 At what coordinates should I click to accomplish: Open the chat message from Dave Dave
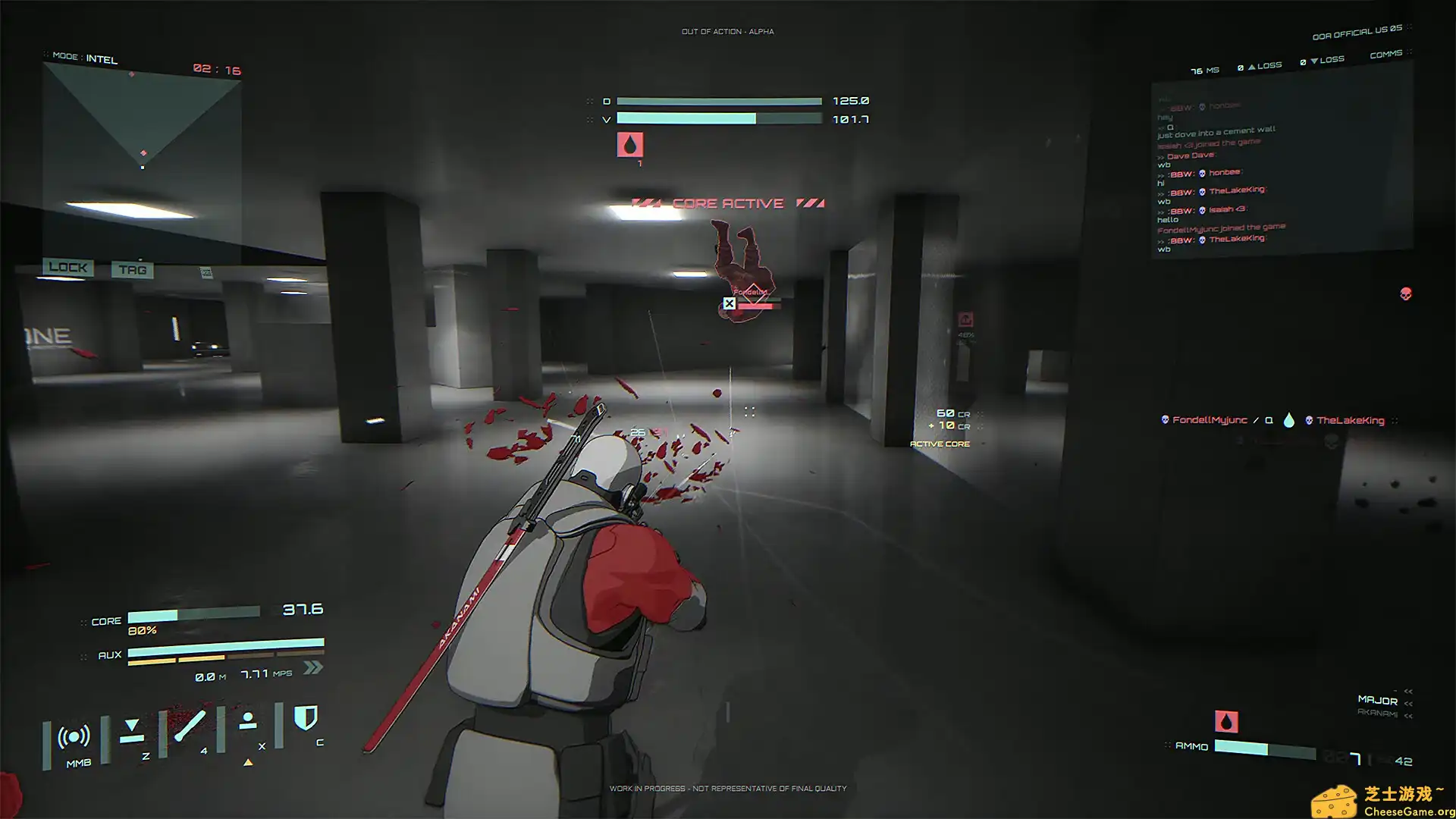(1191, 154)
